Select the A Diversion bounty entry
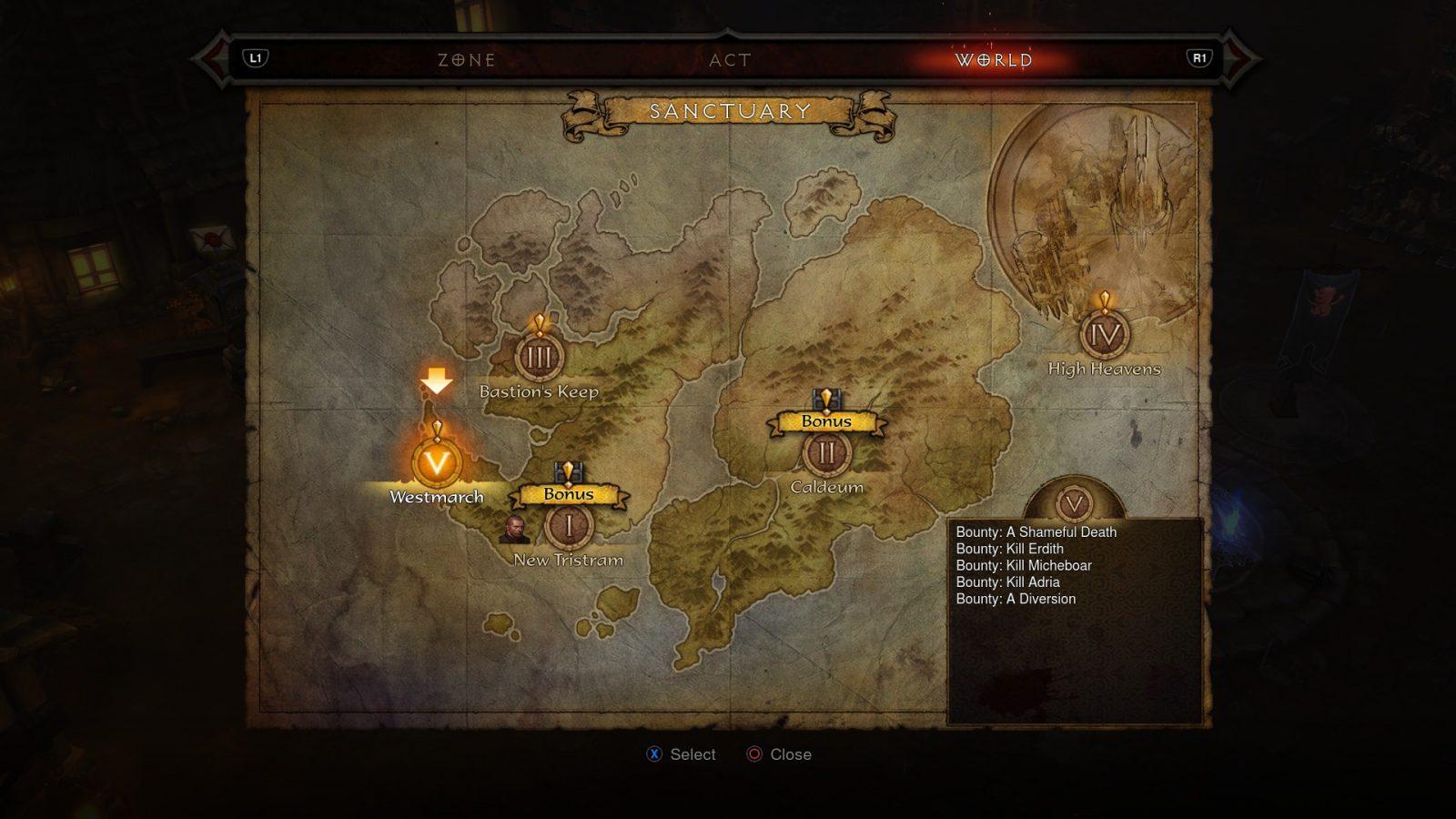Image resolution: width=1456 pixels, height=819 pixels. [x=1016, y=599]
